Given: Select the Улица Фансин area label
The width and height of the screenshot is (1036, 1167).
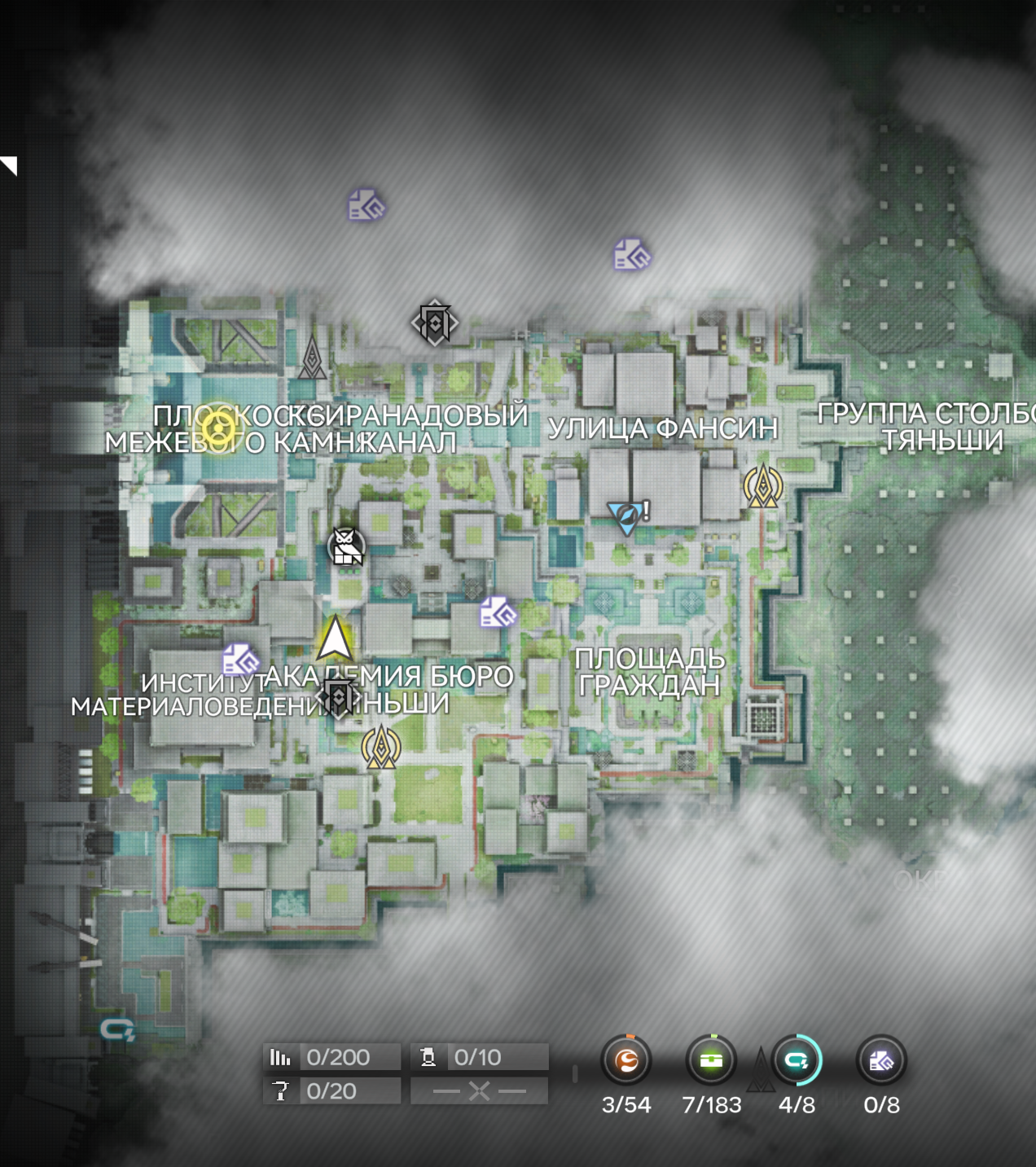Looking at the screenshot, I should click(662, 428).
